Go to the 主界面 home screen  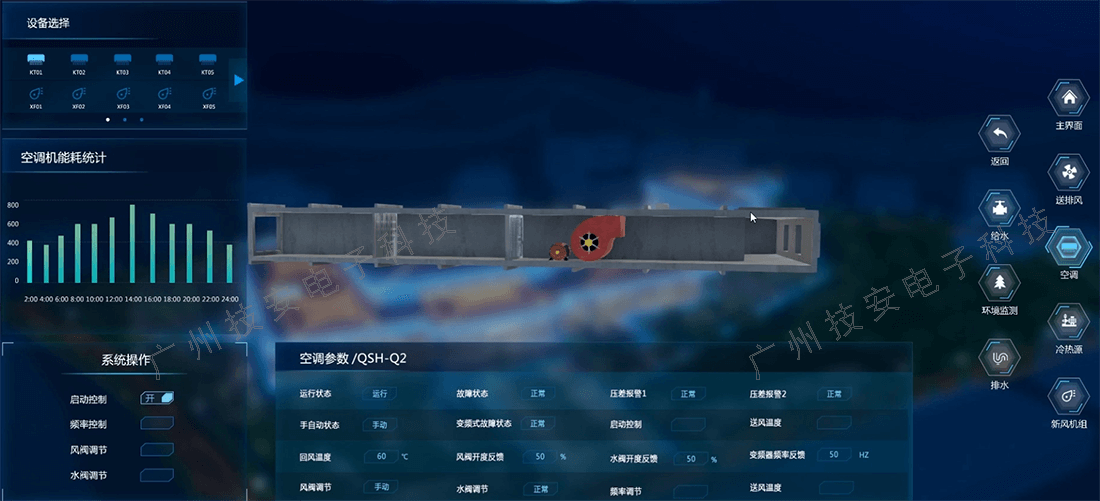[x=1069, y=99]
